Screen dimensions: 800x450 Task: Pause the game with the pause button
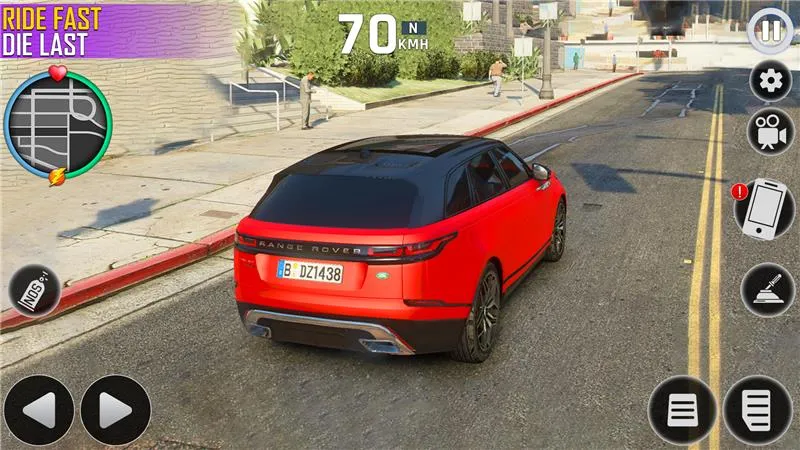click(x=770, y=30)
